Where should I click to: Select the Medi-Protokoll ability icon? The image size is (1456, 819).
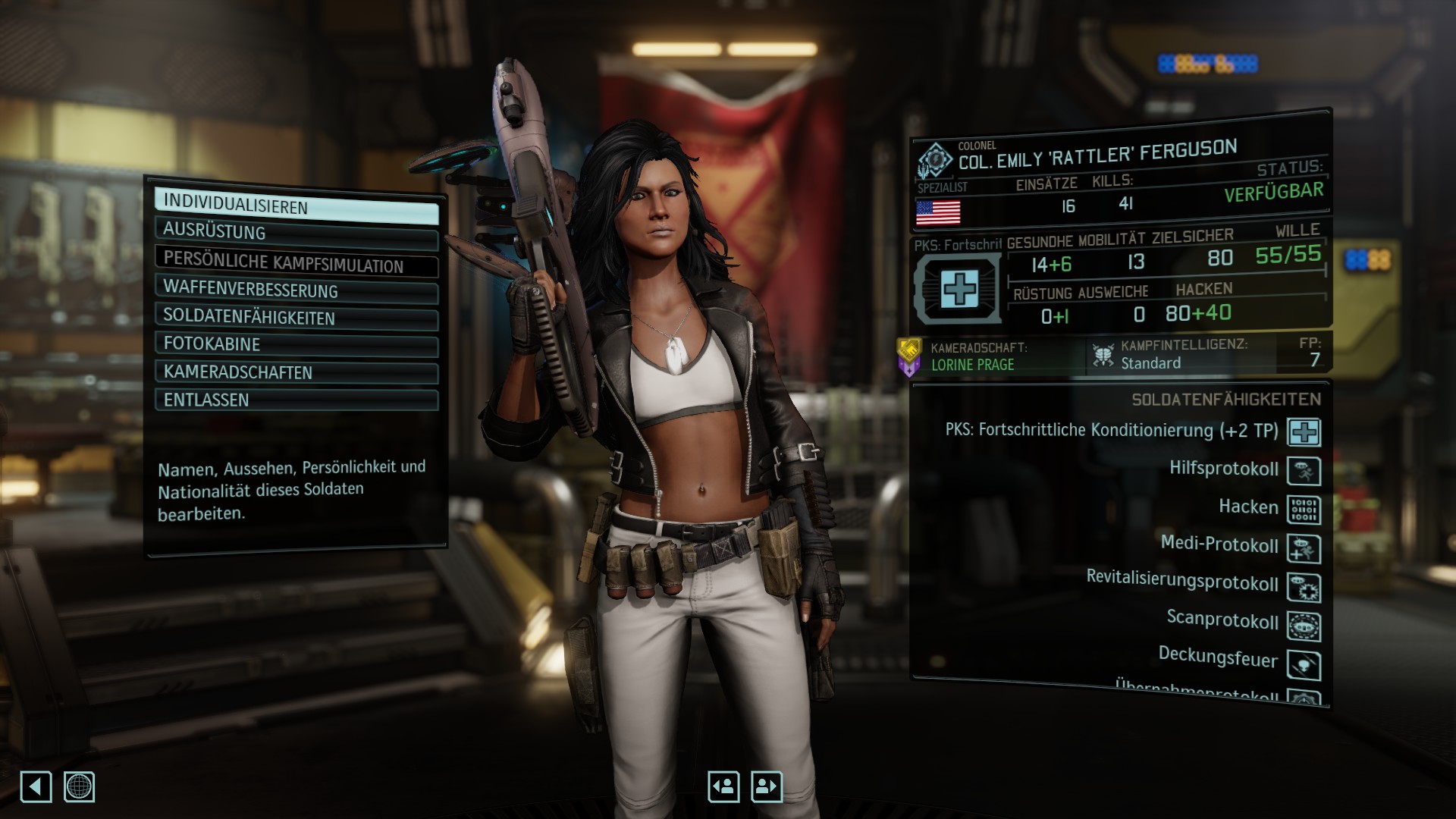1304,548
